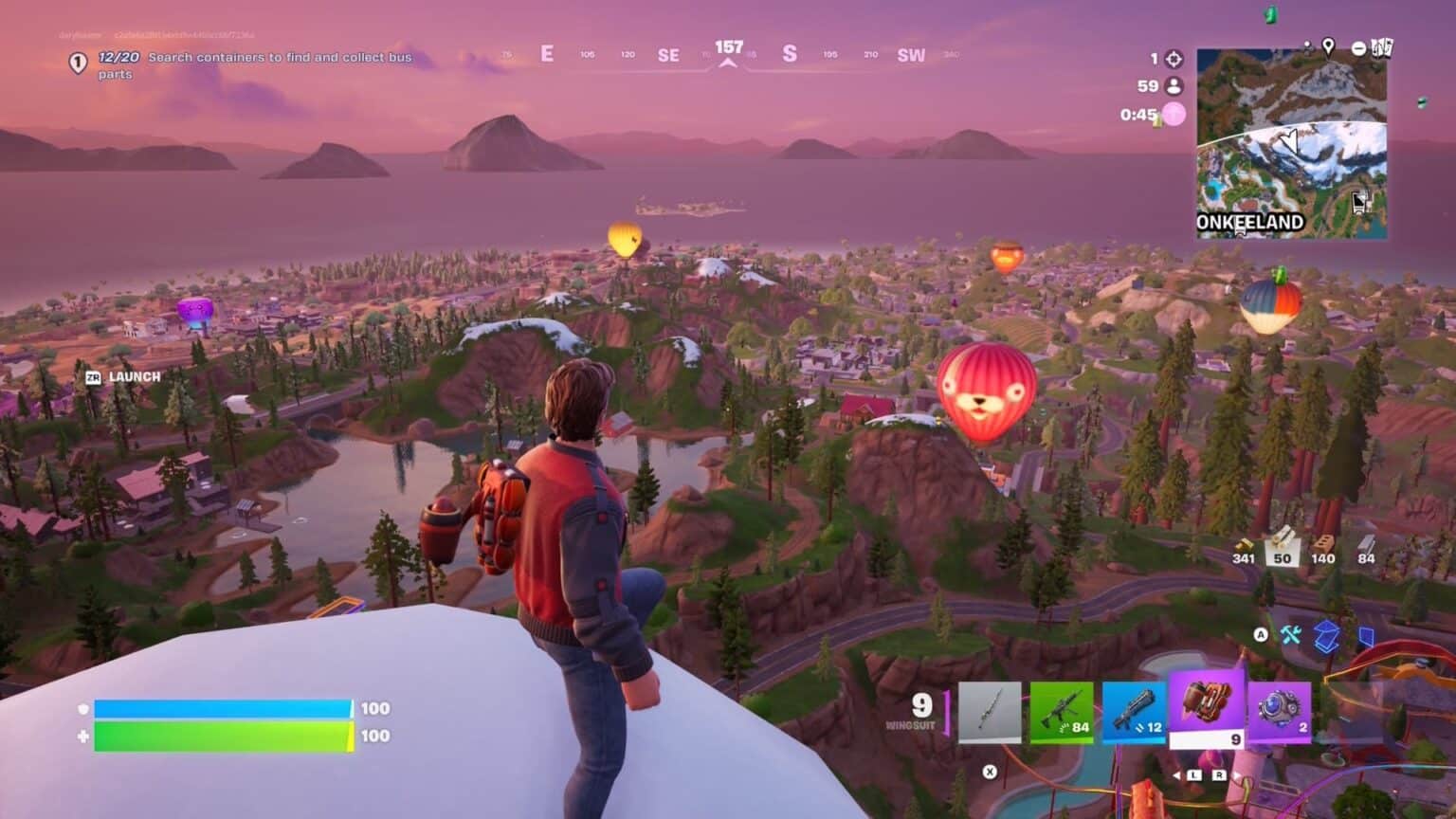Viewport: 1456px width, 819px height.
Task: Select the crosshair eliminations icon near the minimap
Action: 1174,59
